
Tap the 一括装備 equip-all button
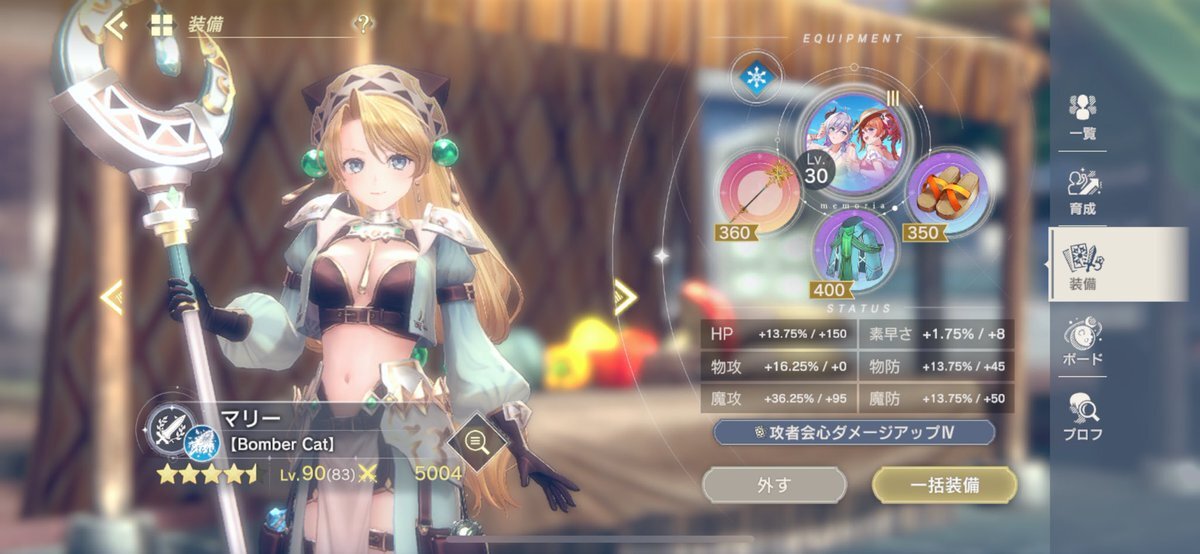coord(944,485)
